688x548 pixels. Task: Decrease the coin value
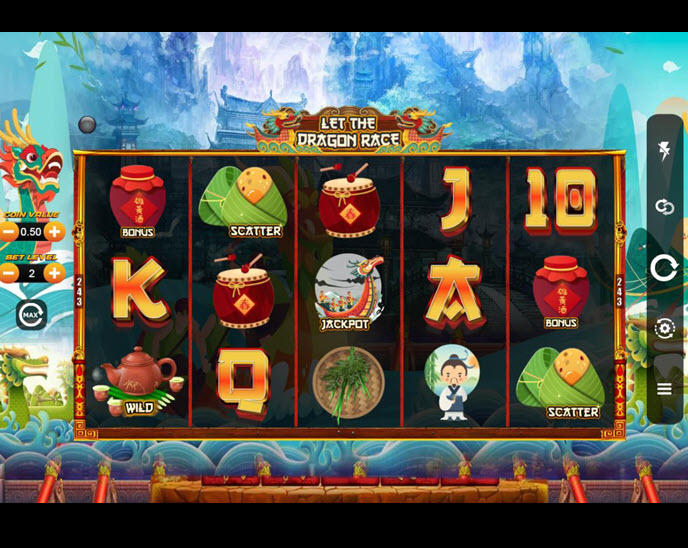click(9, 231)
